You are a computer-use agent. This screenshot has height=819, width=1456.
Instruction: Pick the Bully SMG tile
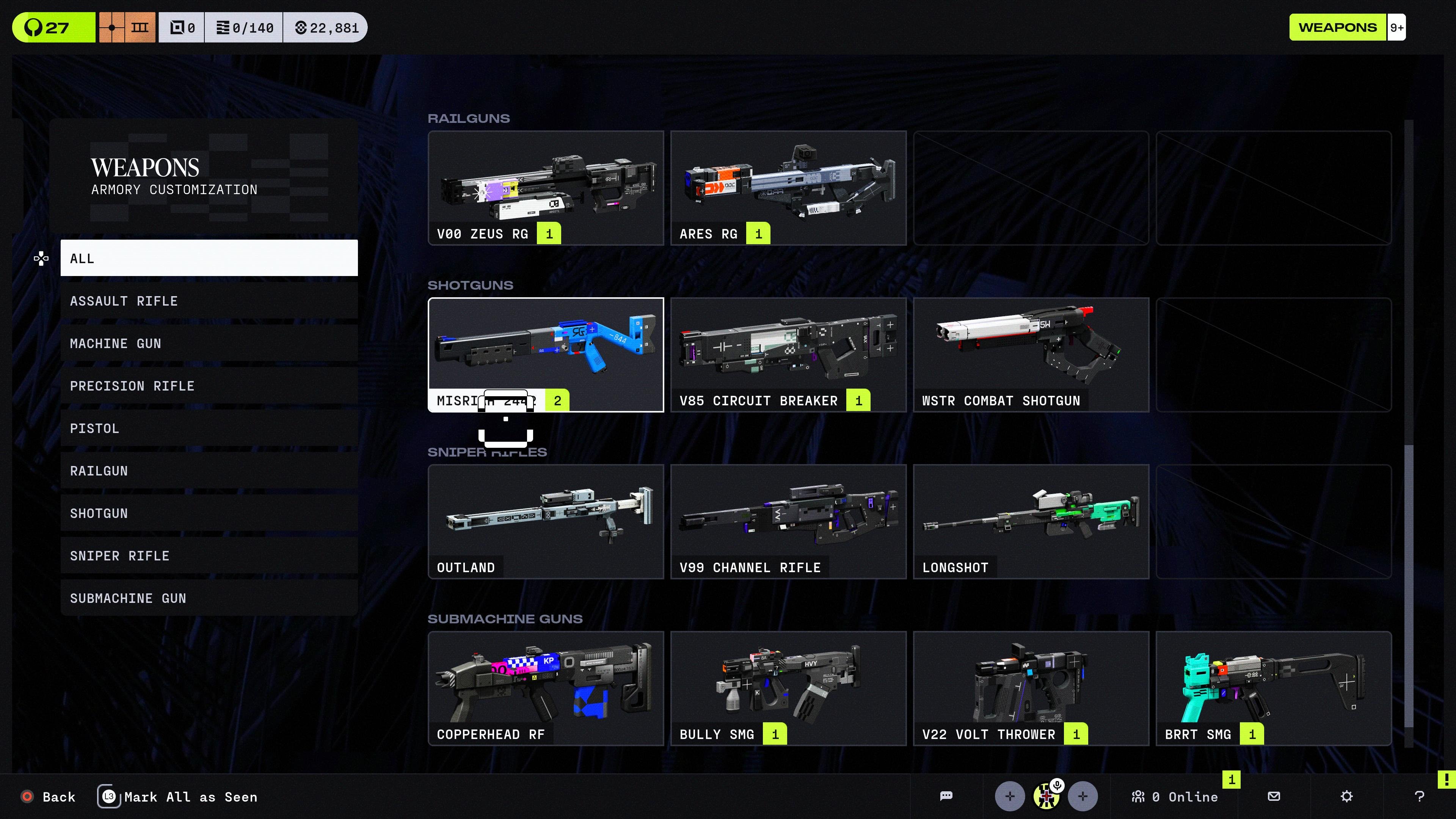pos(788,688)
